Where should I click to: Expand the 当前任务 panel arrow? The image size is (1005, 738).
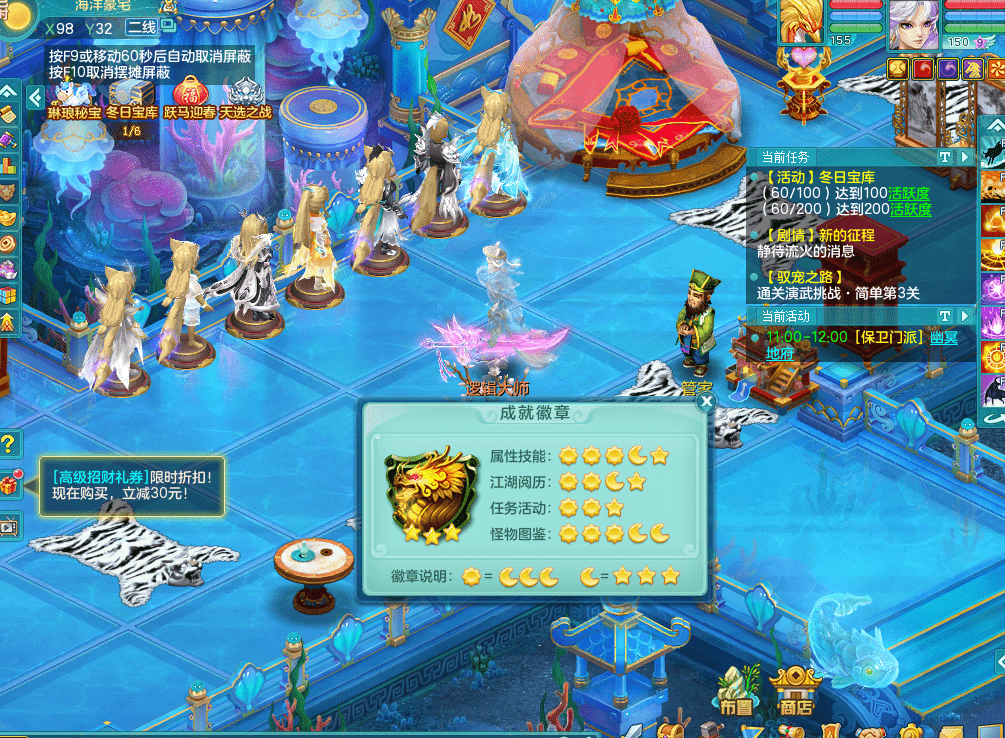[x=965, y=157]
